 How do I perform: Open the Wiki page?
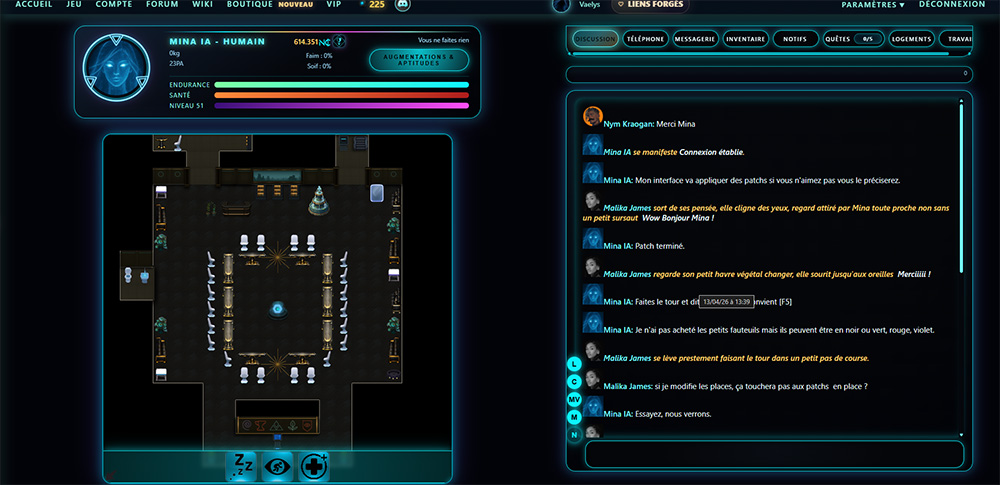(x=203, y=5)
